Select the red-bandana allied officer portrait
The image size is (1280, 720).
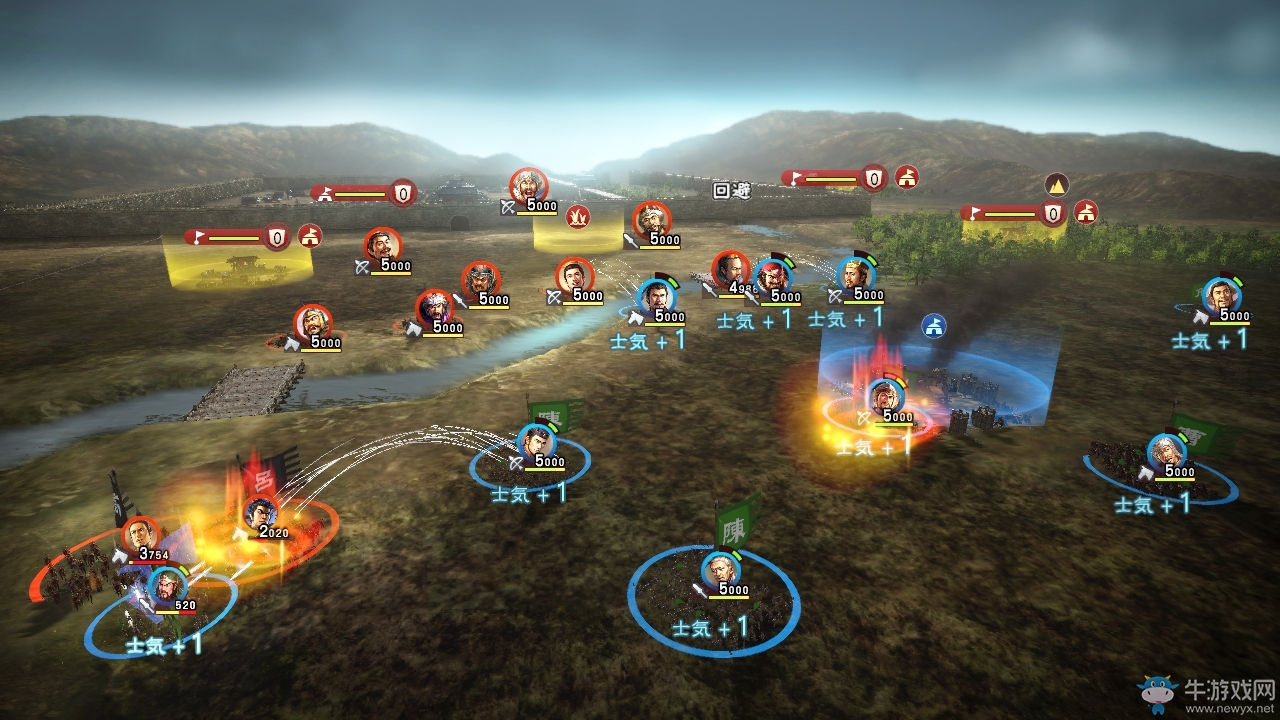click(772, 277)
